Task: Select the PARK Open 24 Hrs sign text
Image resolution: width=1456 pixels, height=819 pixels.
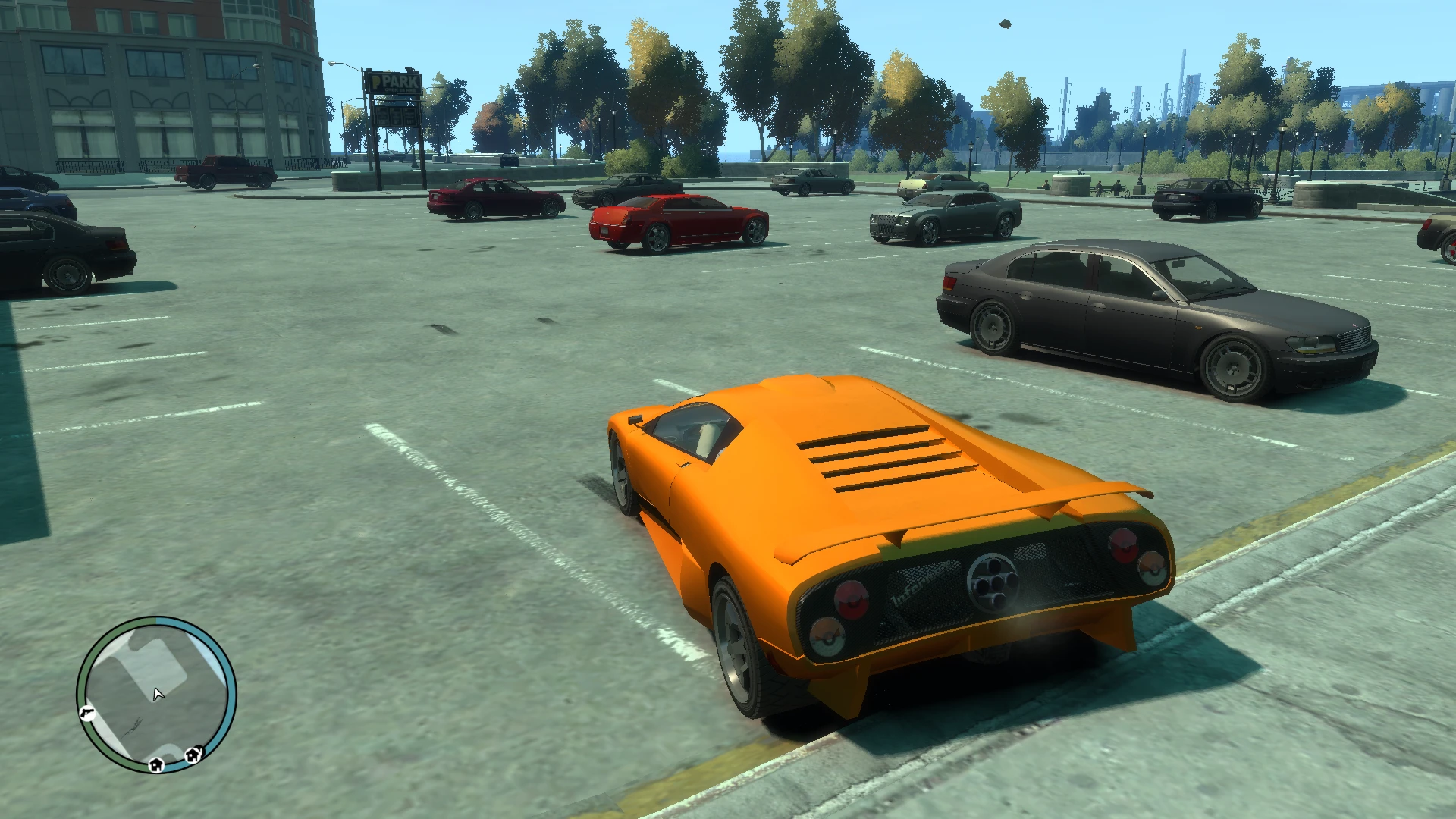Action: point(400,89)
